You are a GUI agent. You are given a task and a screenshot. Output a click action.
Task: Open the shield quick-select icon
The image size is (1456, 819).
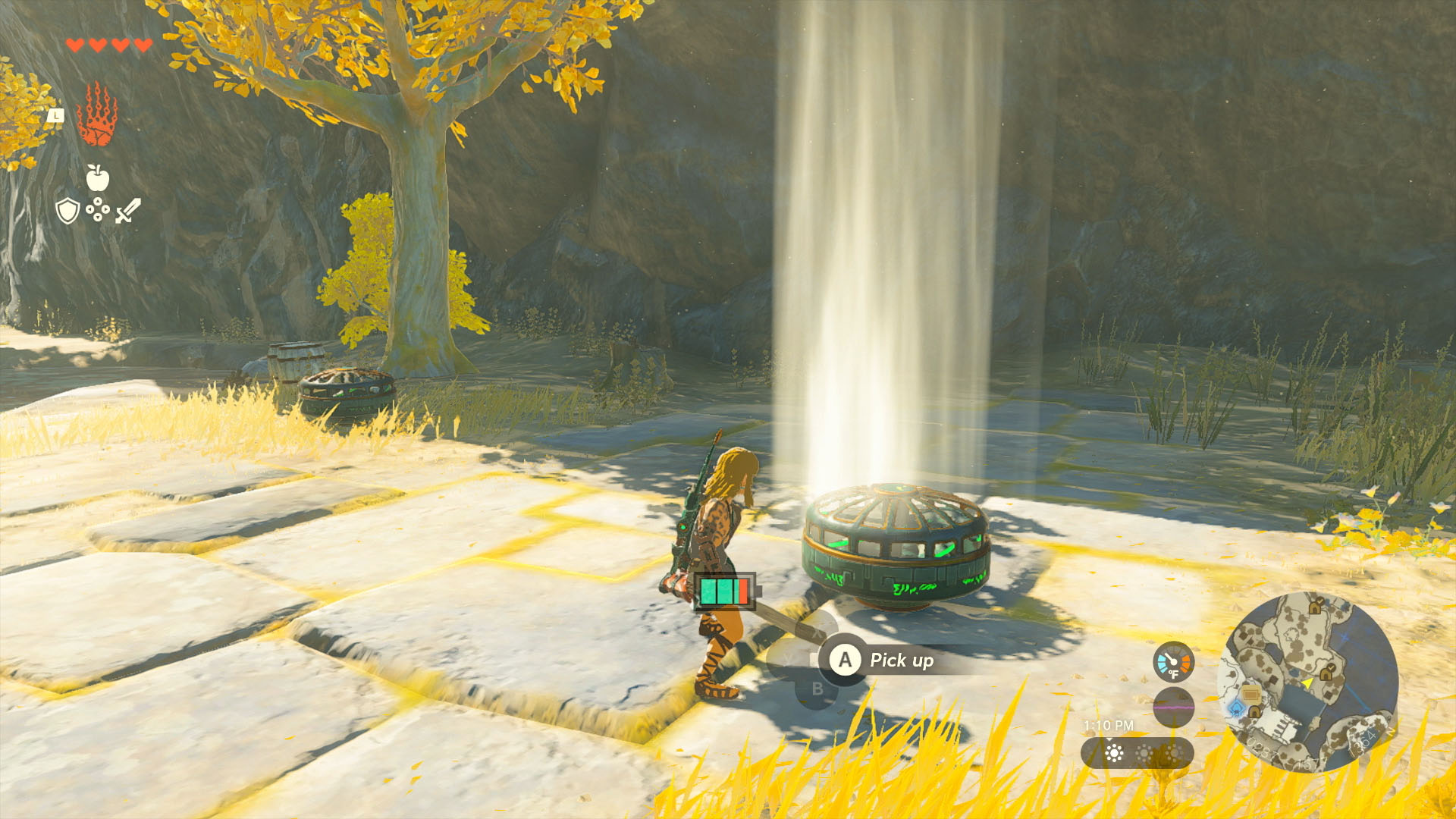67,210
